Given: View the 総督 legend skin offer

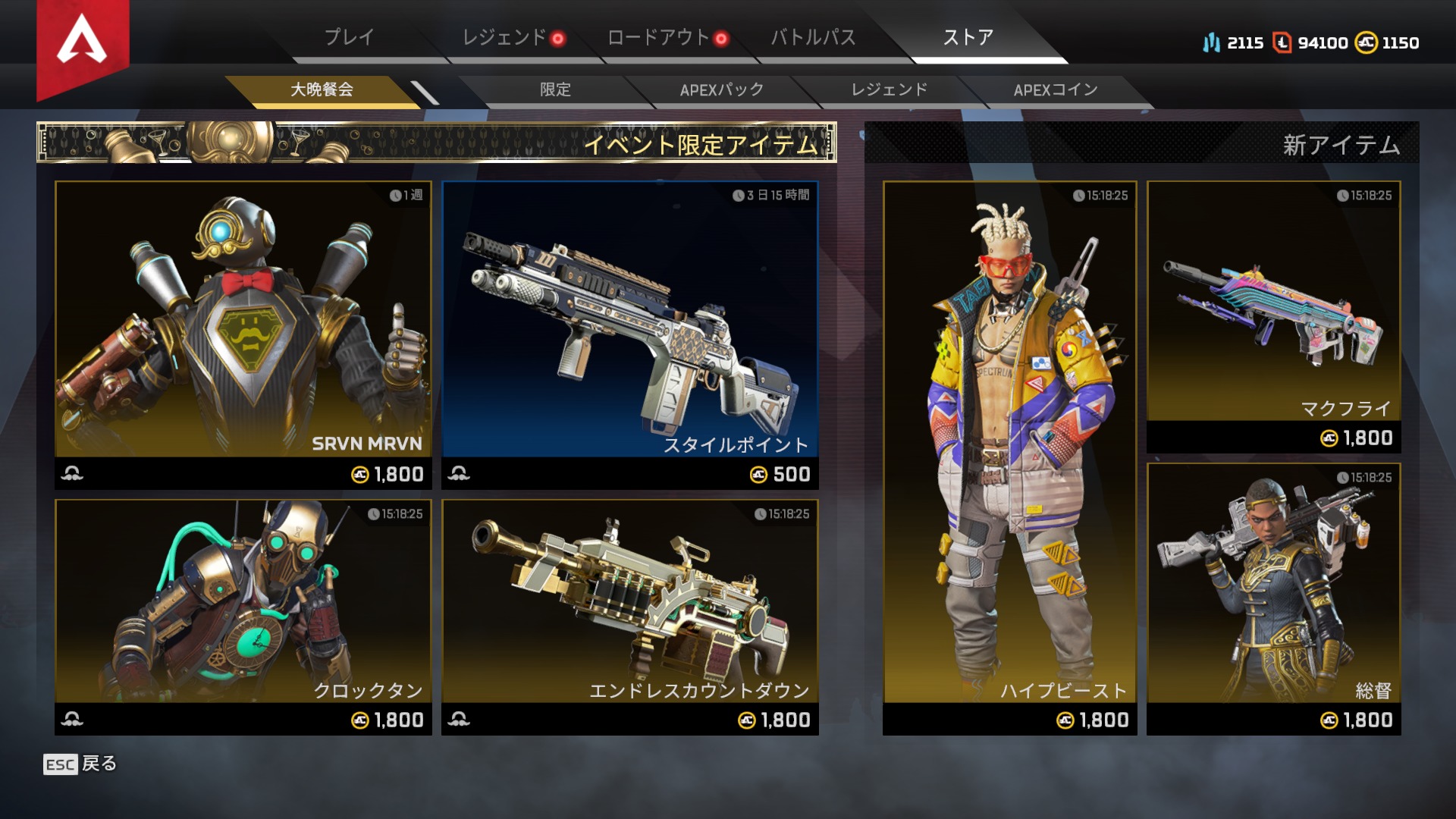Looking at the screenshot, I should coord(1274,598).
